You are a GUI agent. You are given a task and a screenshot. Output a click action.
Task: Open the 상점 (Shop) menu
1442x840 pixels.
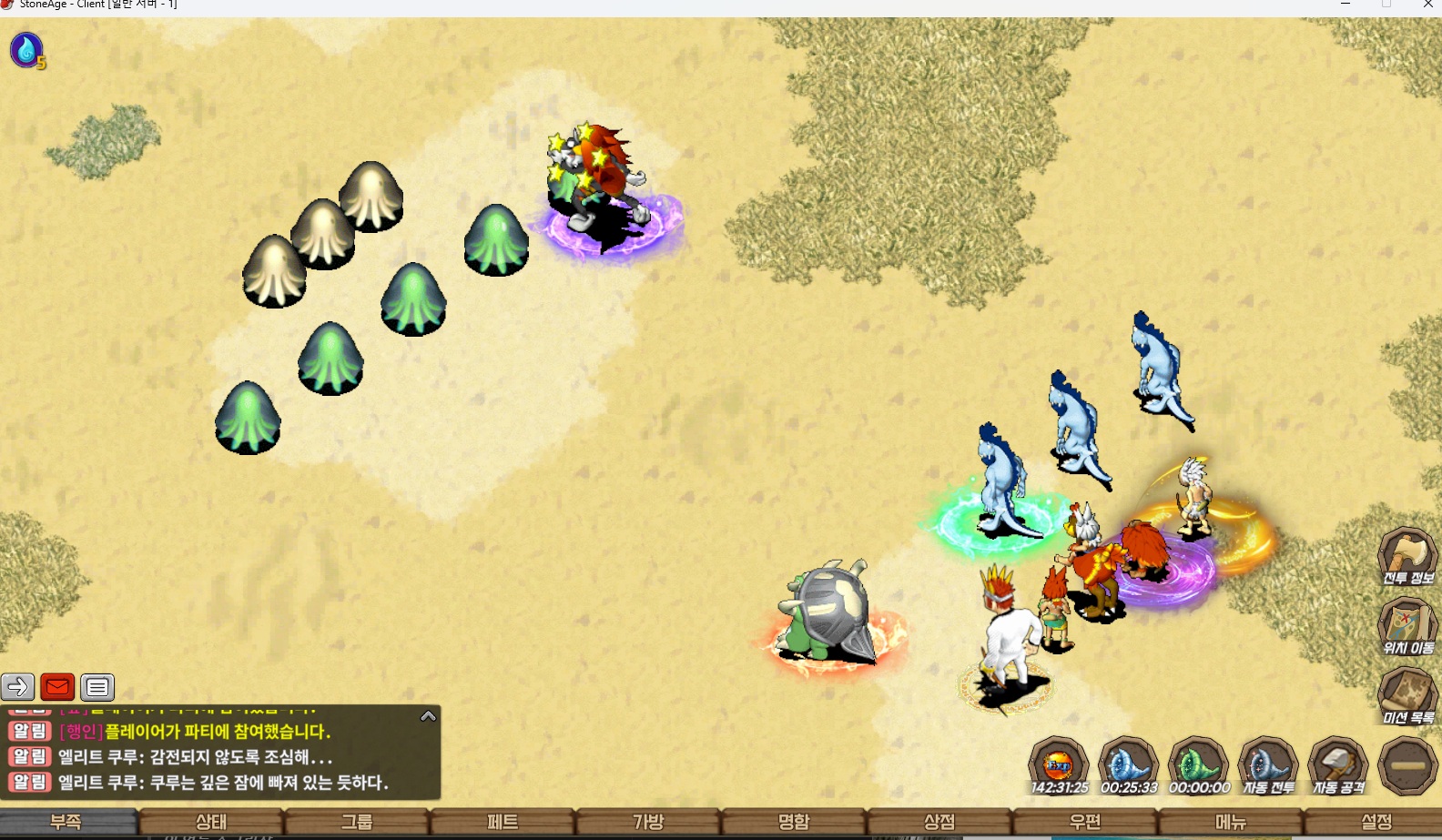pyautogui.click(x=939, y=822)
